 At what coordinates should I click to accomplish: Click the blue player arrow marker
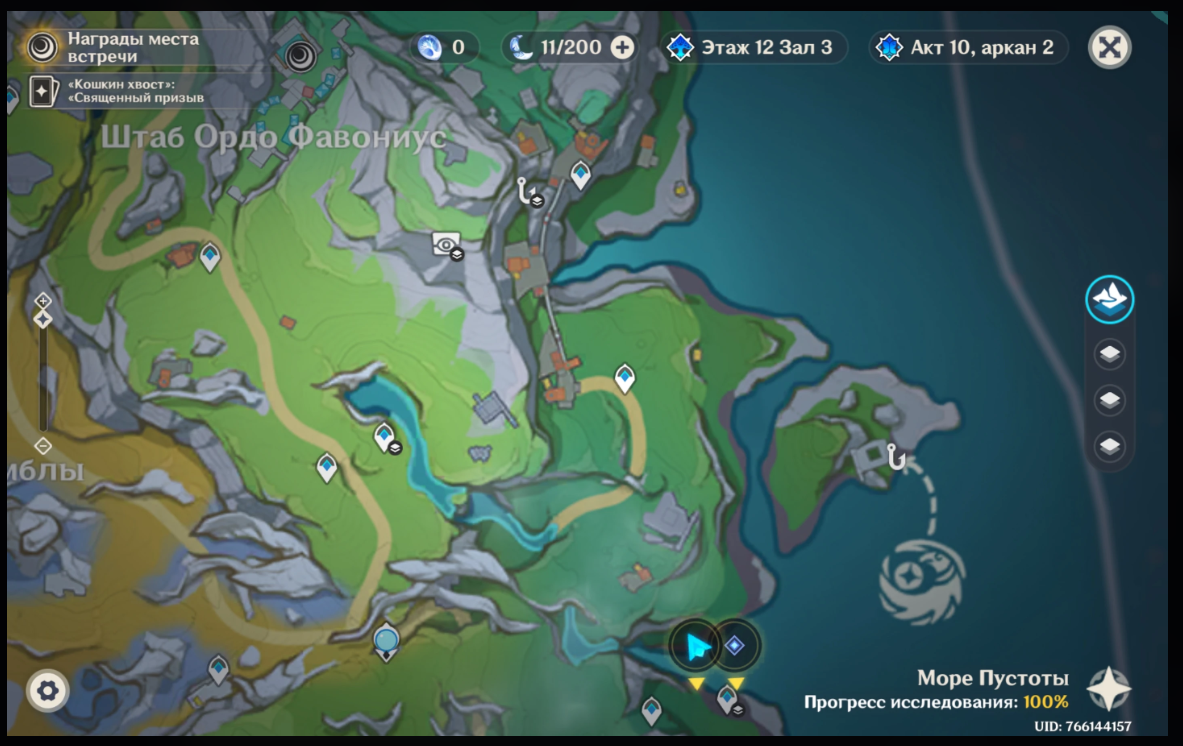click(697, 647)
